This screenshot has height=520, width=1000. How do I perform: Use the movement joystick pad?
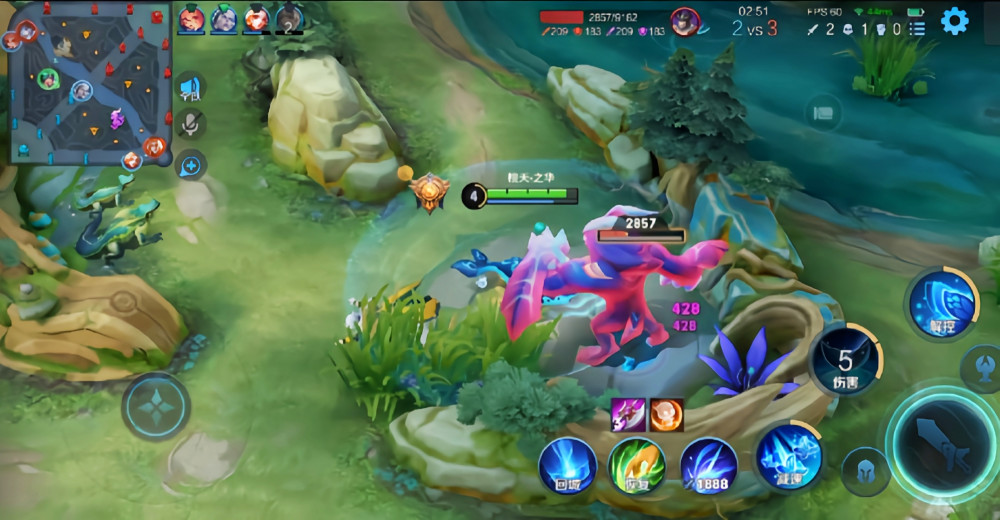(x=157, y=407)
